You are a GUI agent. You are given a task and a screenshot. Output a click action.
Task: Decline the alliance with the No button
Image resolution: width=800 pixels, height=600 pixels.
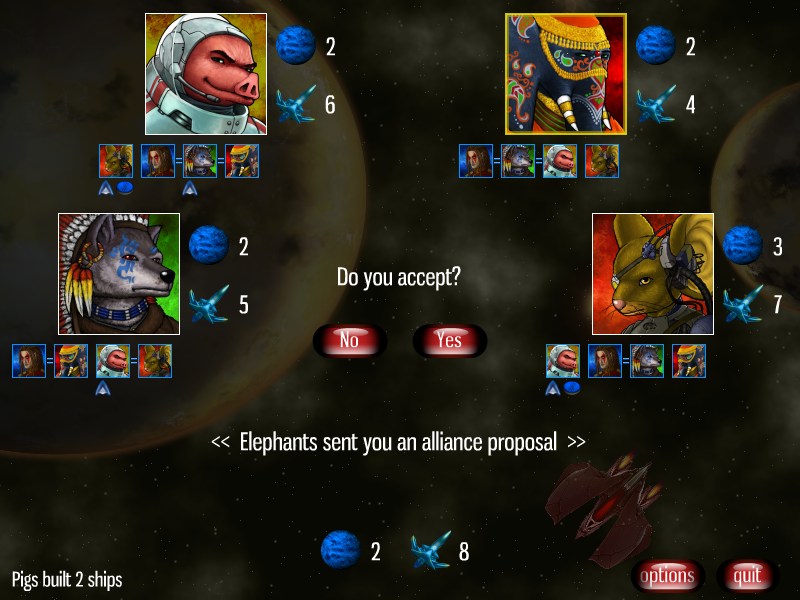(x=349, y=340)
